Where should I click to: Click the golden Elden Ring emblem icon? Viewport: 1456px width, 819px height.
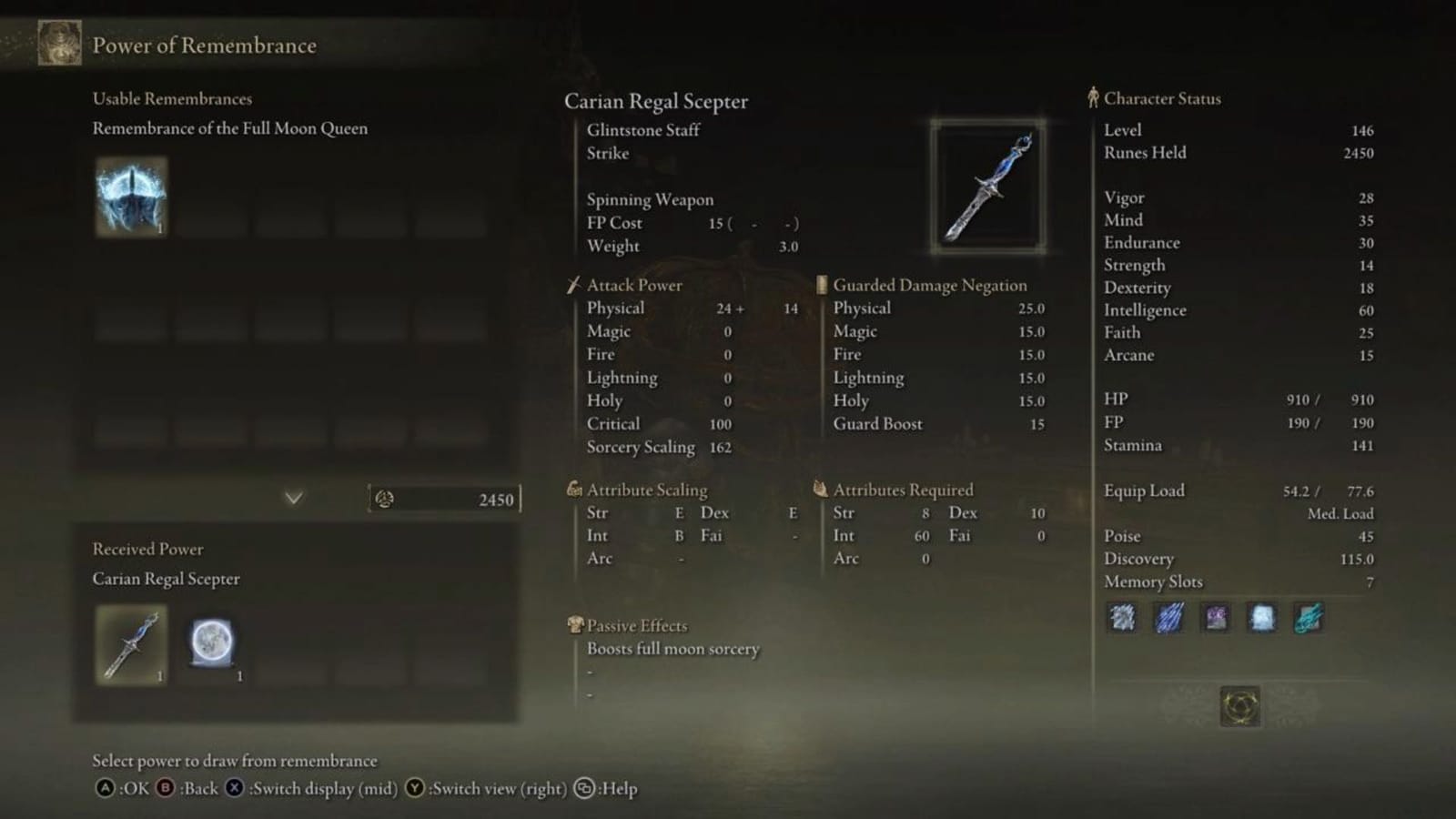(1240, 707)
